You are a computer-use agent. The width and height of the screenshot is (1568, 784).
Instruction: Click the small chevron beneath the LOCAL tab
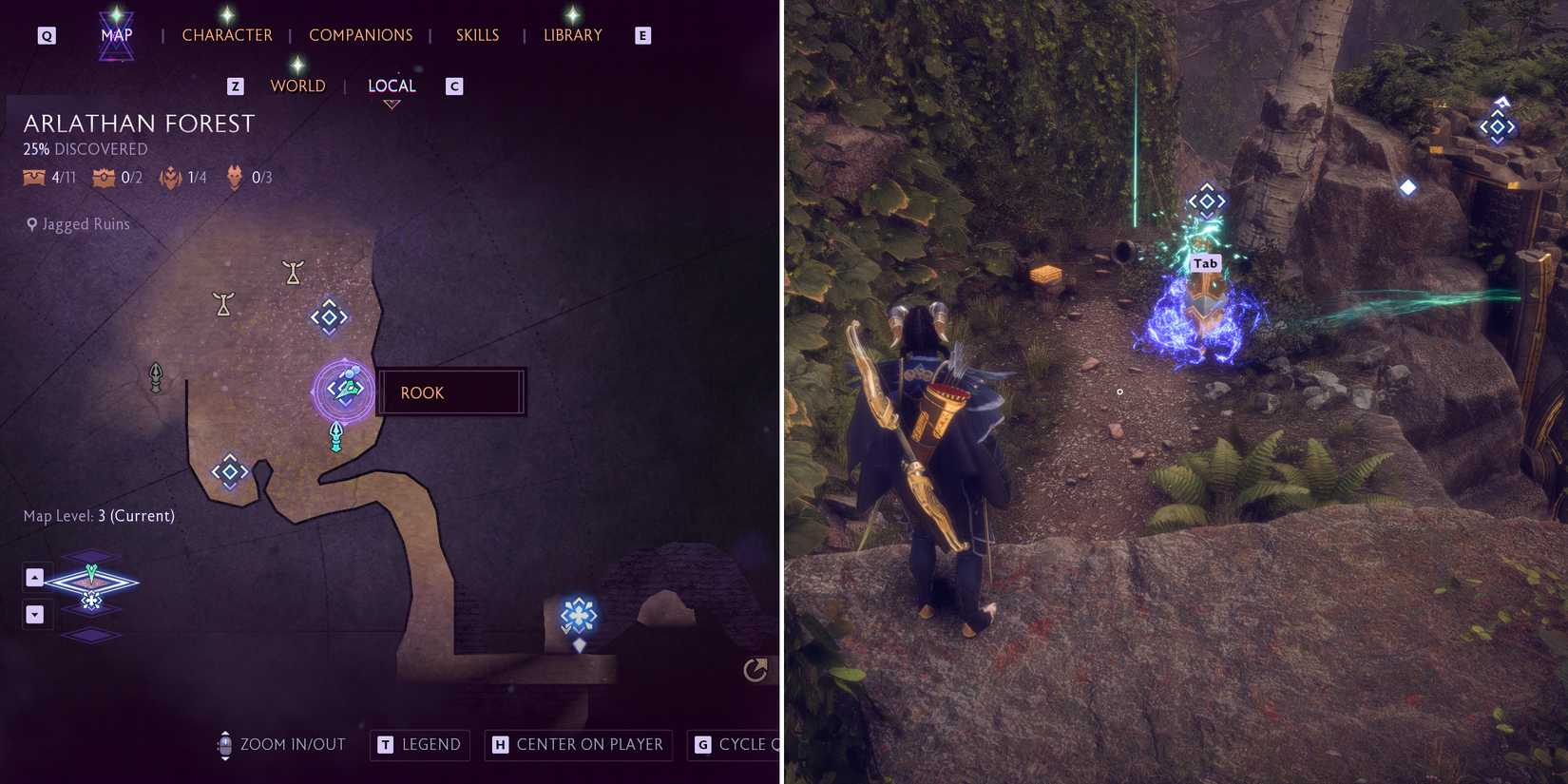[x=392, y=105]
